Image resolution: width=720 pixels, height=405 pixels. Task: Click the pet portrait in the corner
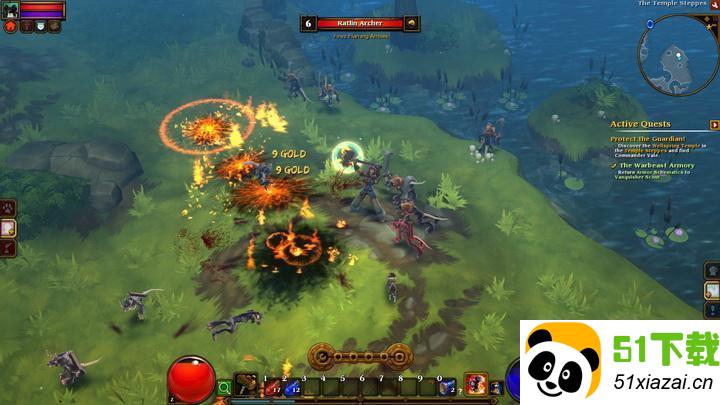click(10, 10)
